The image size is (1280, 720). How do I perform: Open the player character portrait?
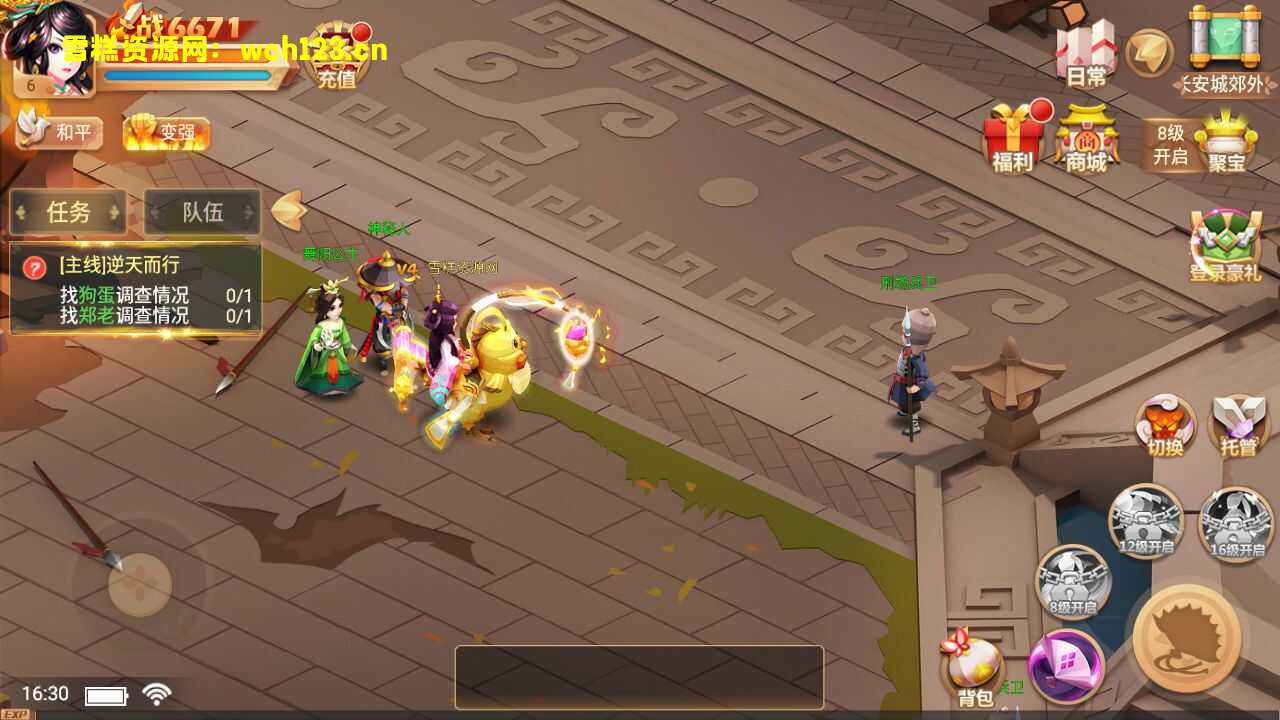point(48,50)
